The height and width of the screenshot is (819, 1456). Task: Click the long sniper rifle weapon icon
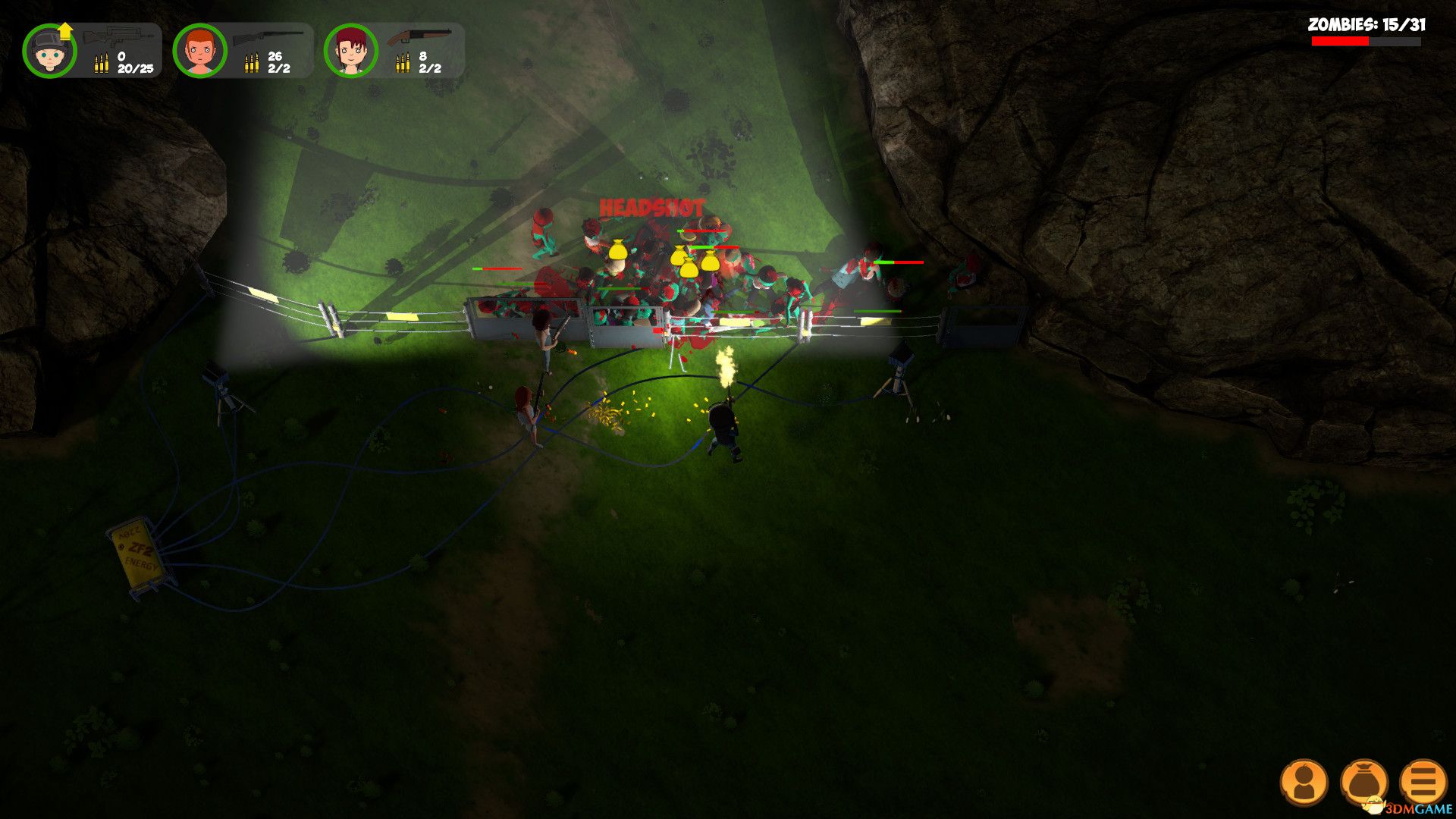coord(268,36)
